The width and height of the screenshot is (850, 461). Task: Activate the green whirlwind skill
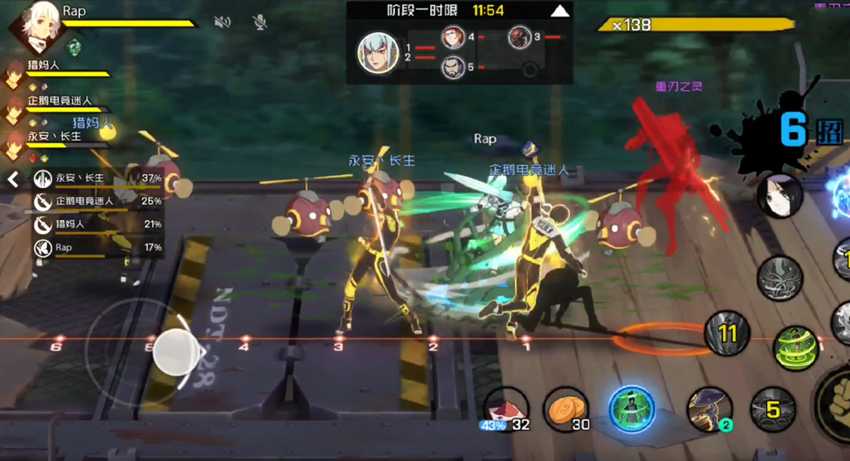point(794,347)
